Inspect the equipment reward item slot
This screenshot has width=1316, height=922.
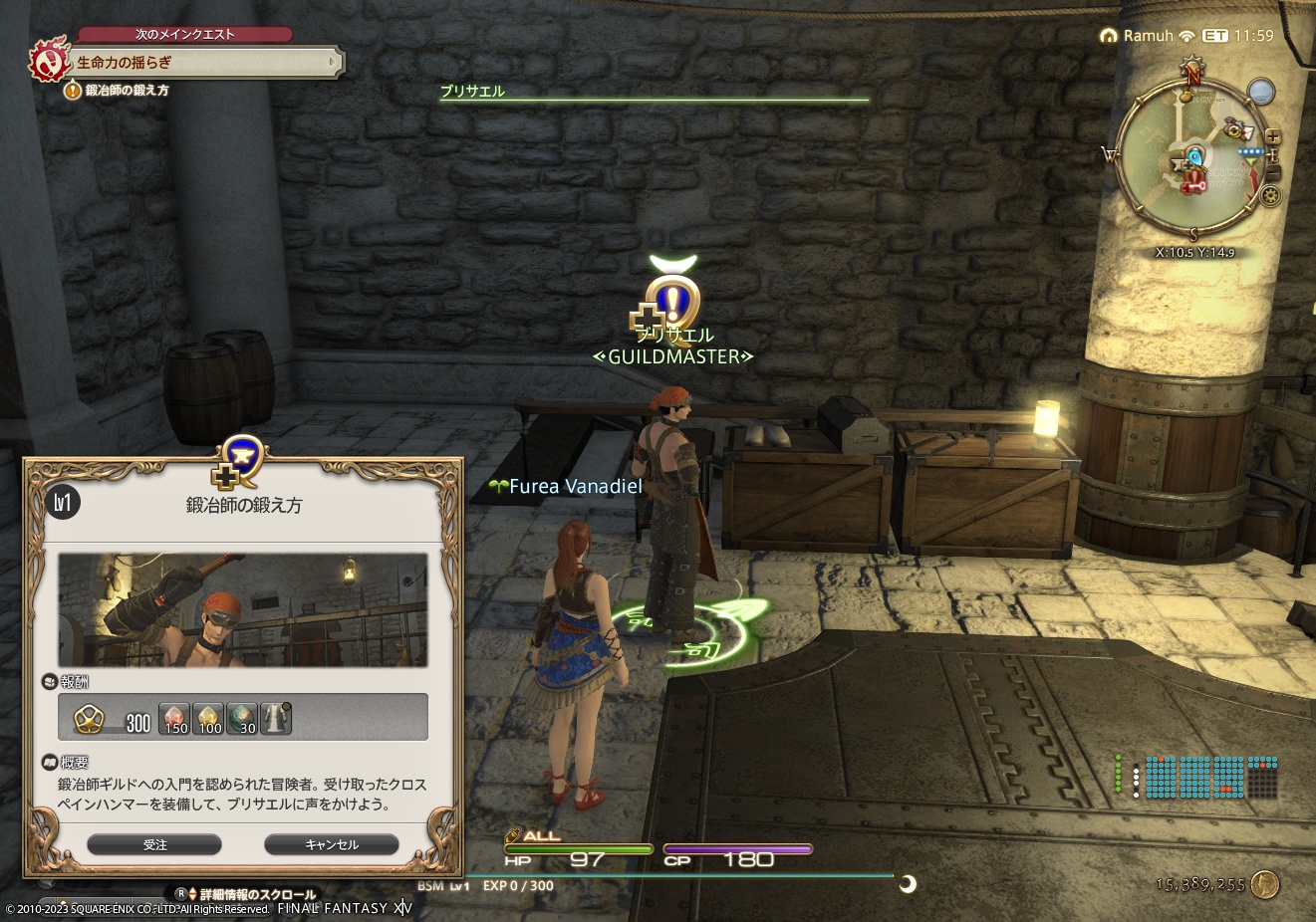click(x=275, y=718)
